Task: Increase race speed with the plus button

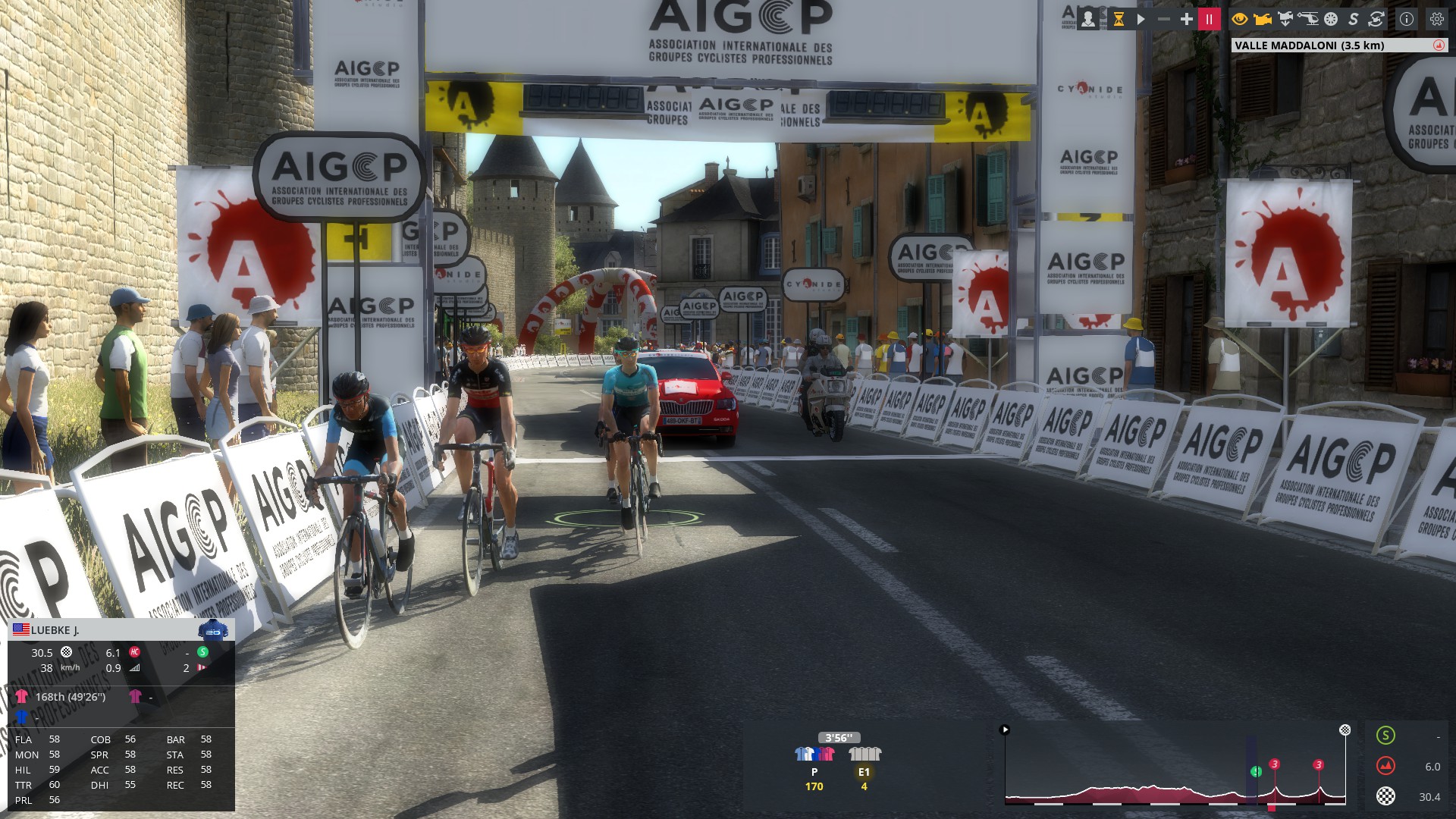Action: click(1187, 20)
